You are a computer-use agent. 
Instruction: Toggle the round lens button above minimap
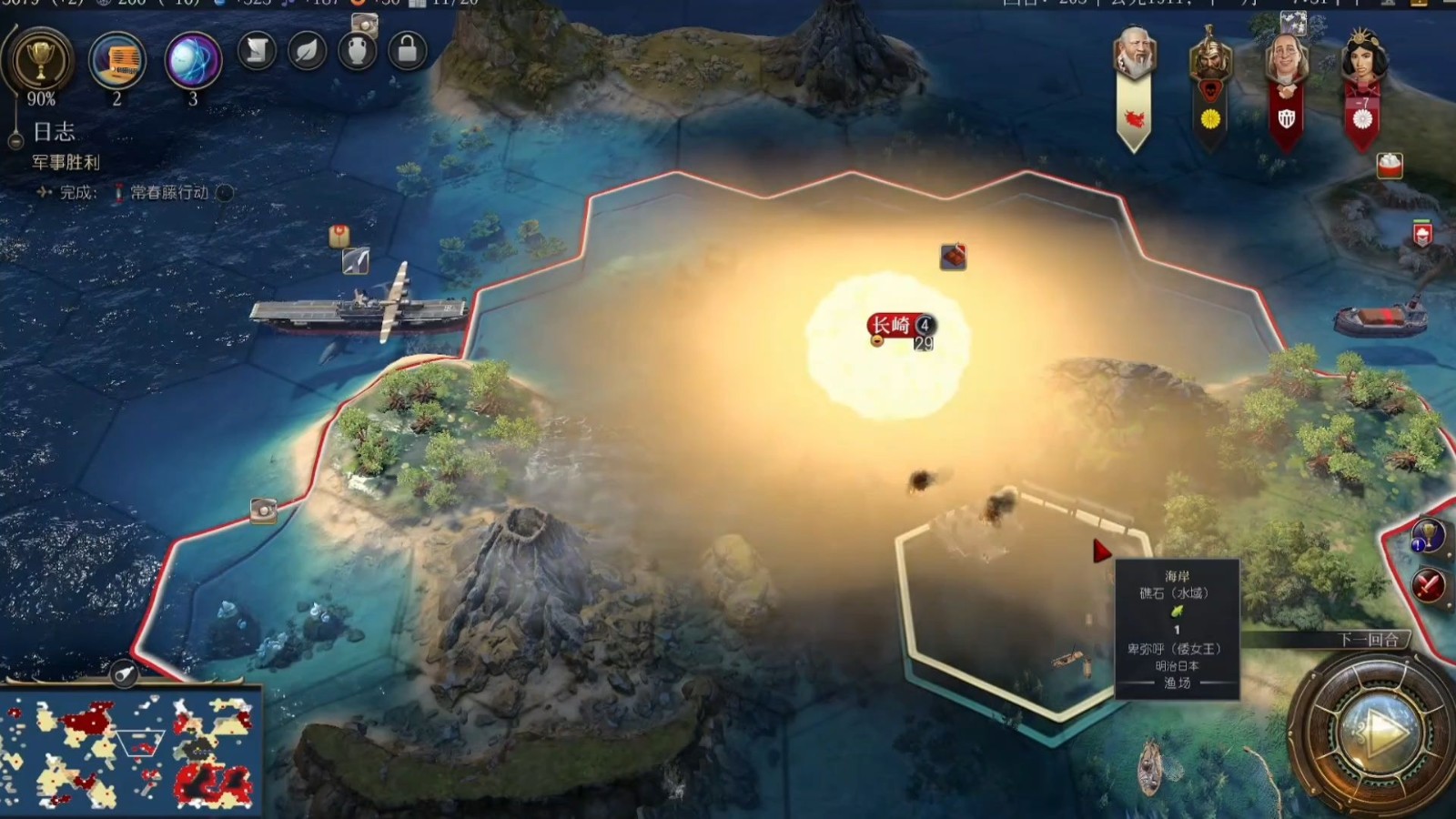click(x=125, y=673)
